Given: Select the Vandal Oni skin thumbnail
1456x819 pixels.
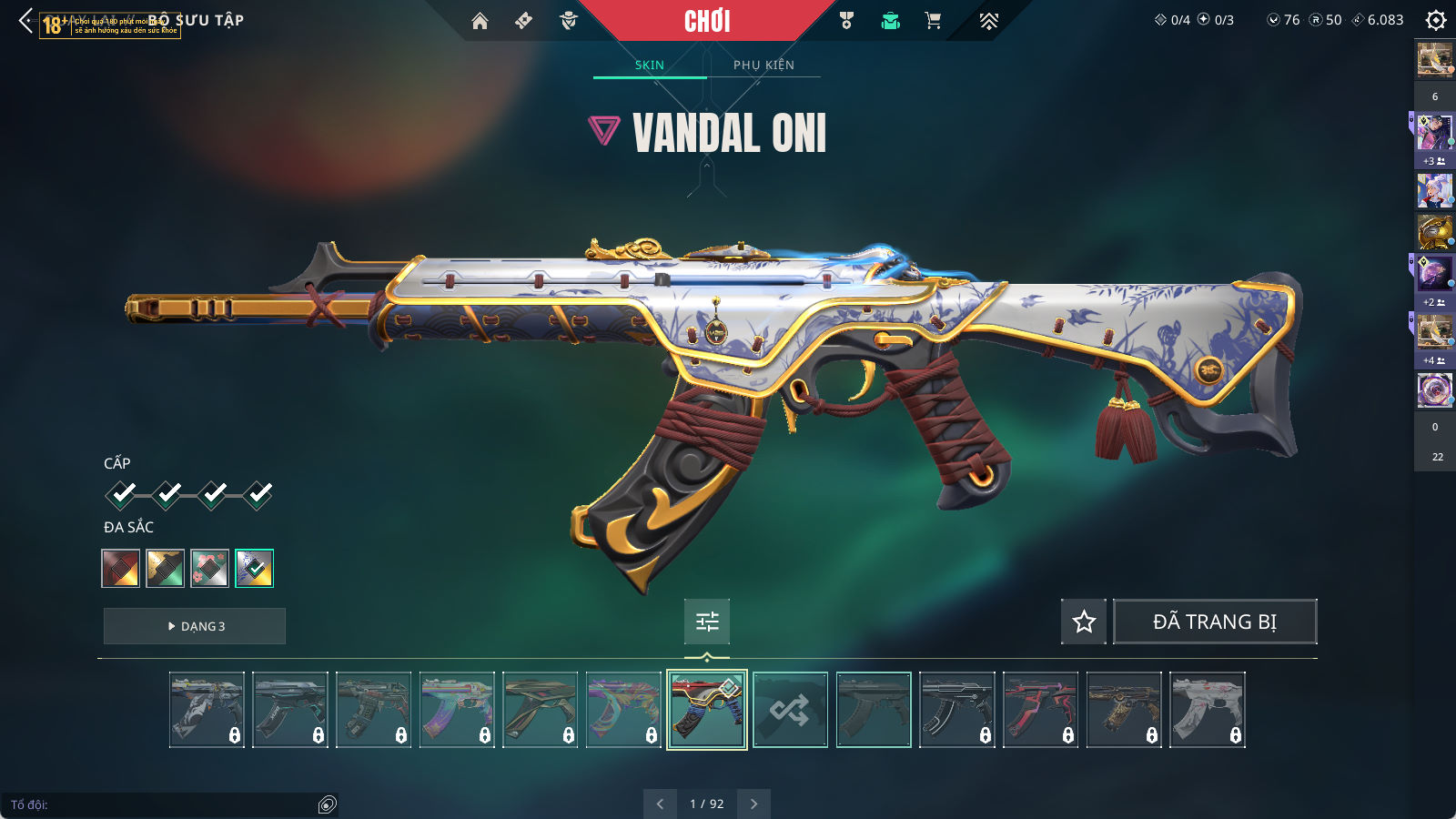Looking at the screenshot, I should click(x=707, y=710).
